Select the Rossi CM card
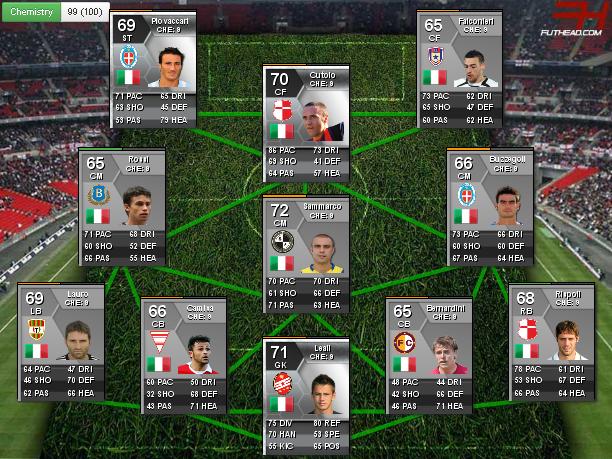The height and width of the screenshot is (459, 612). pyautogui.click(x=120, y=207)
